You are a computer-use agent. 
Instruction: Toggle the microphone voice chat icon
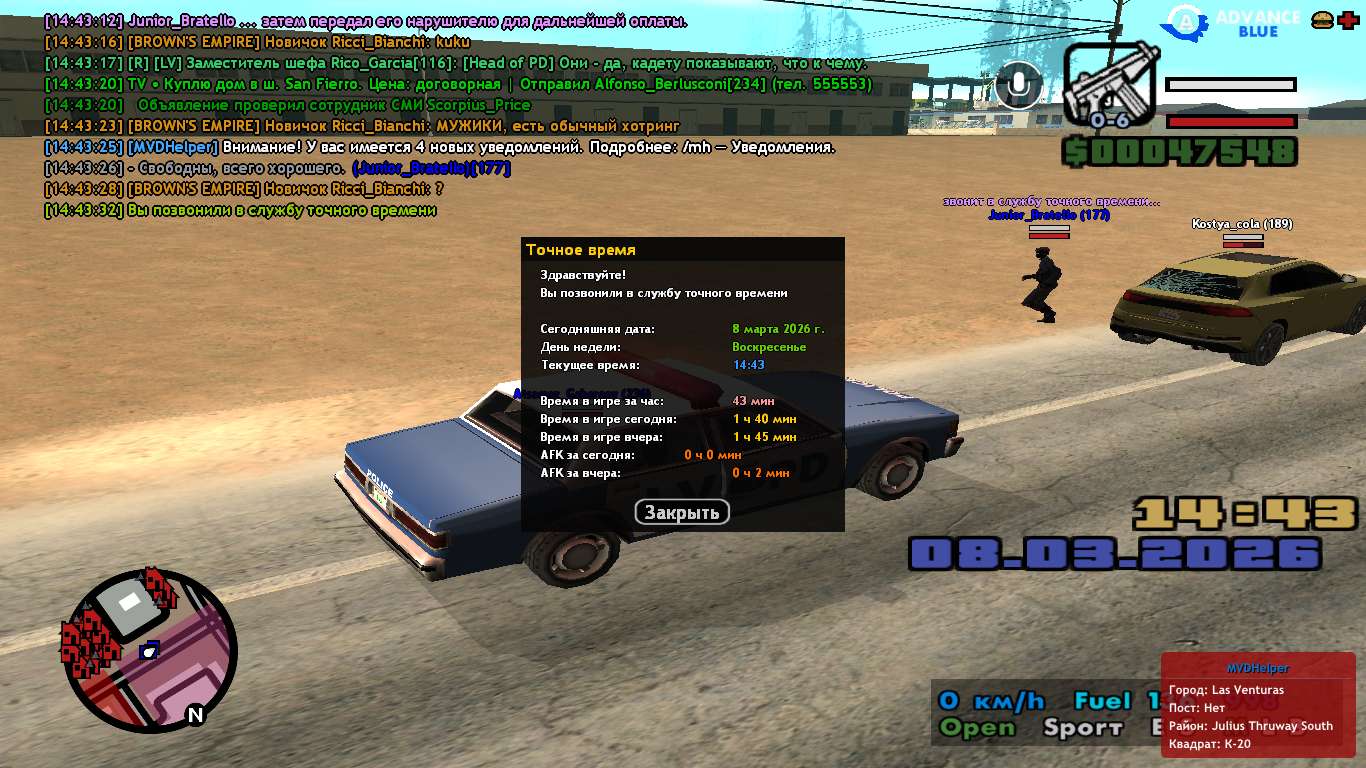coord(1018,85)
